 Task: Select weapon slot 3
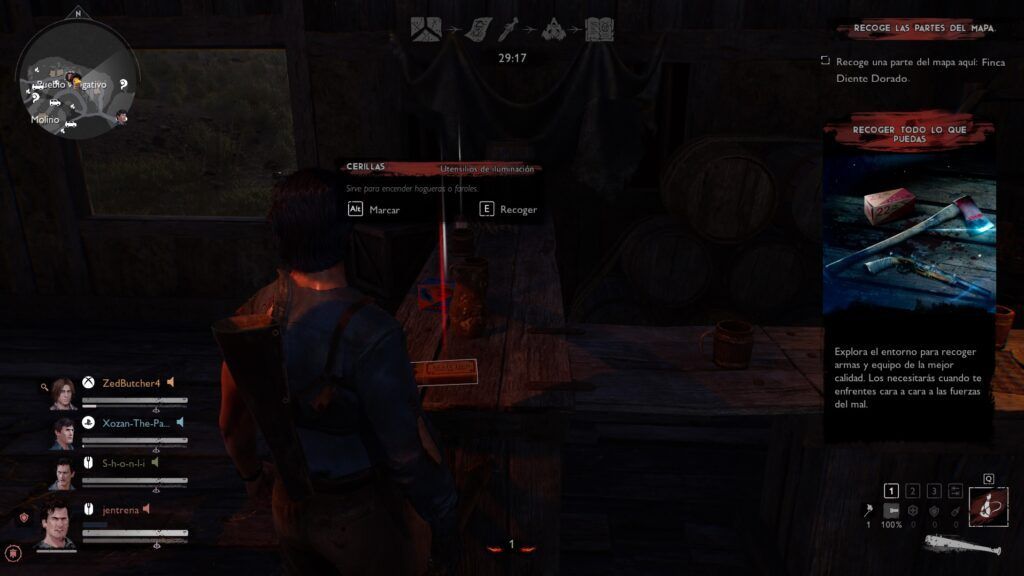click(x=933, y=490)
